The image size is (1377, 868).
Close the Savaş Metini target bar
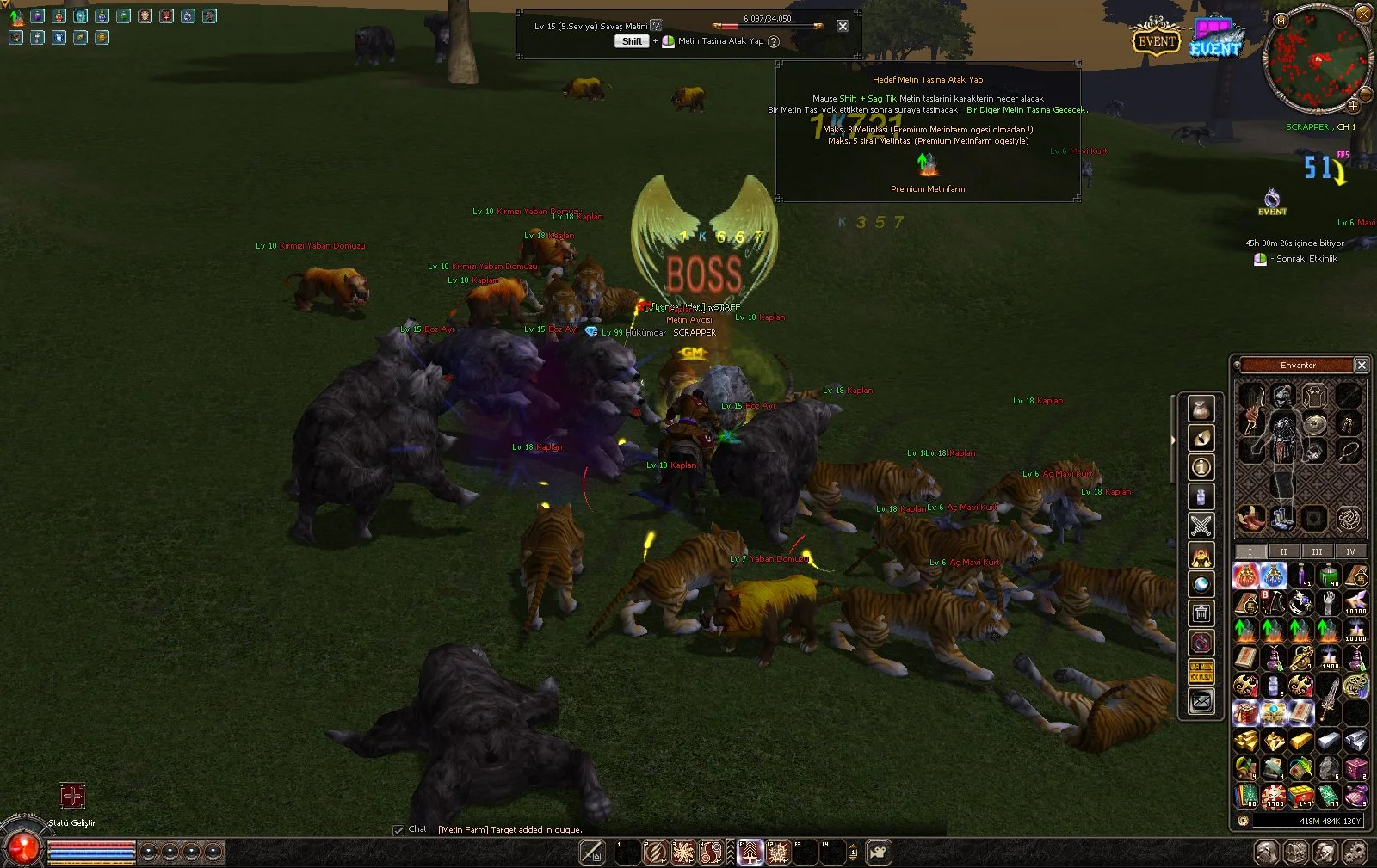[843, 26]
